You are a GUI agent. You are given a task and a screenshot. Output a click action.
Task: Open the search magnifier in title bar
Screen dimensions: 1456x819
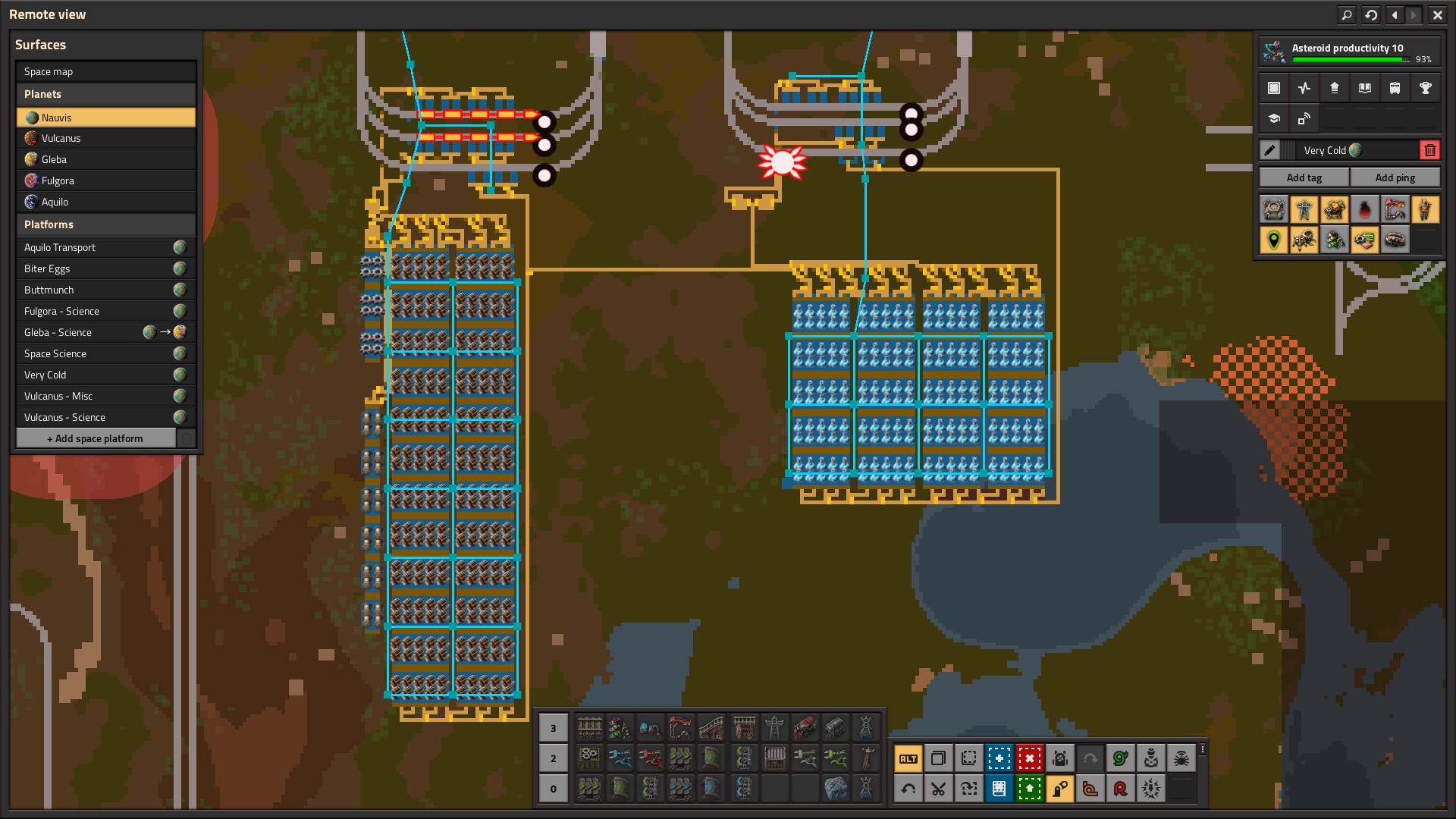coord(1346,14)
